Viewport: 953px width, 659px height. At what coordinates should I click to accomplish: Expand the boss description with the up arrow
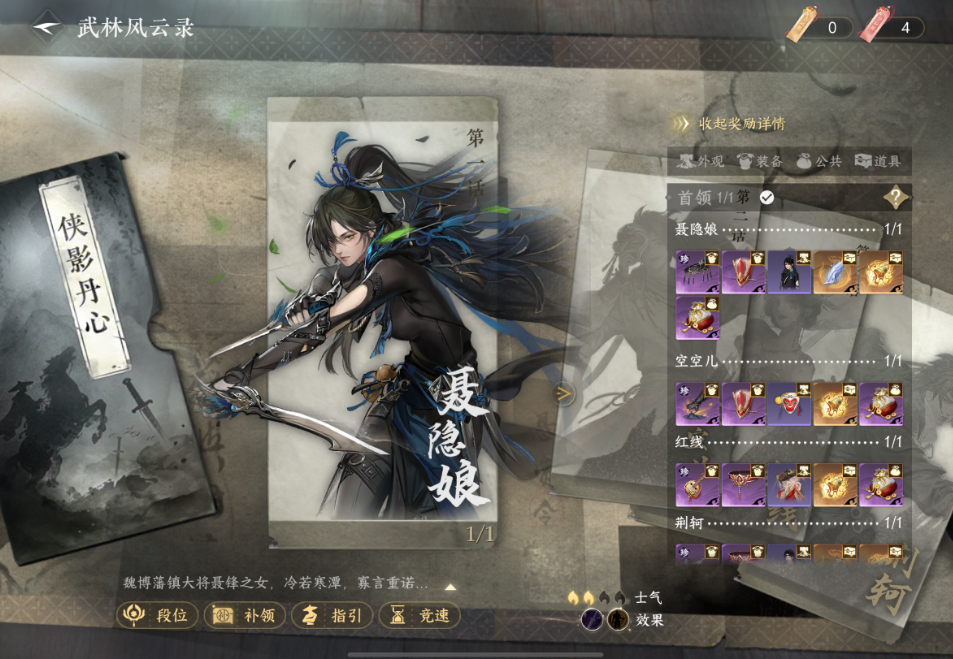click(450, 587)
